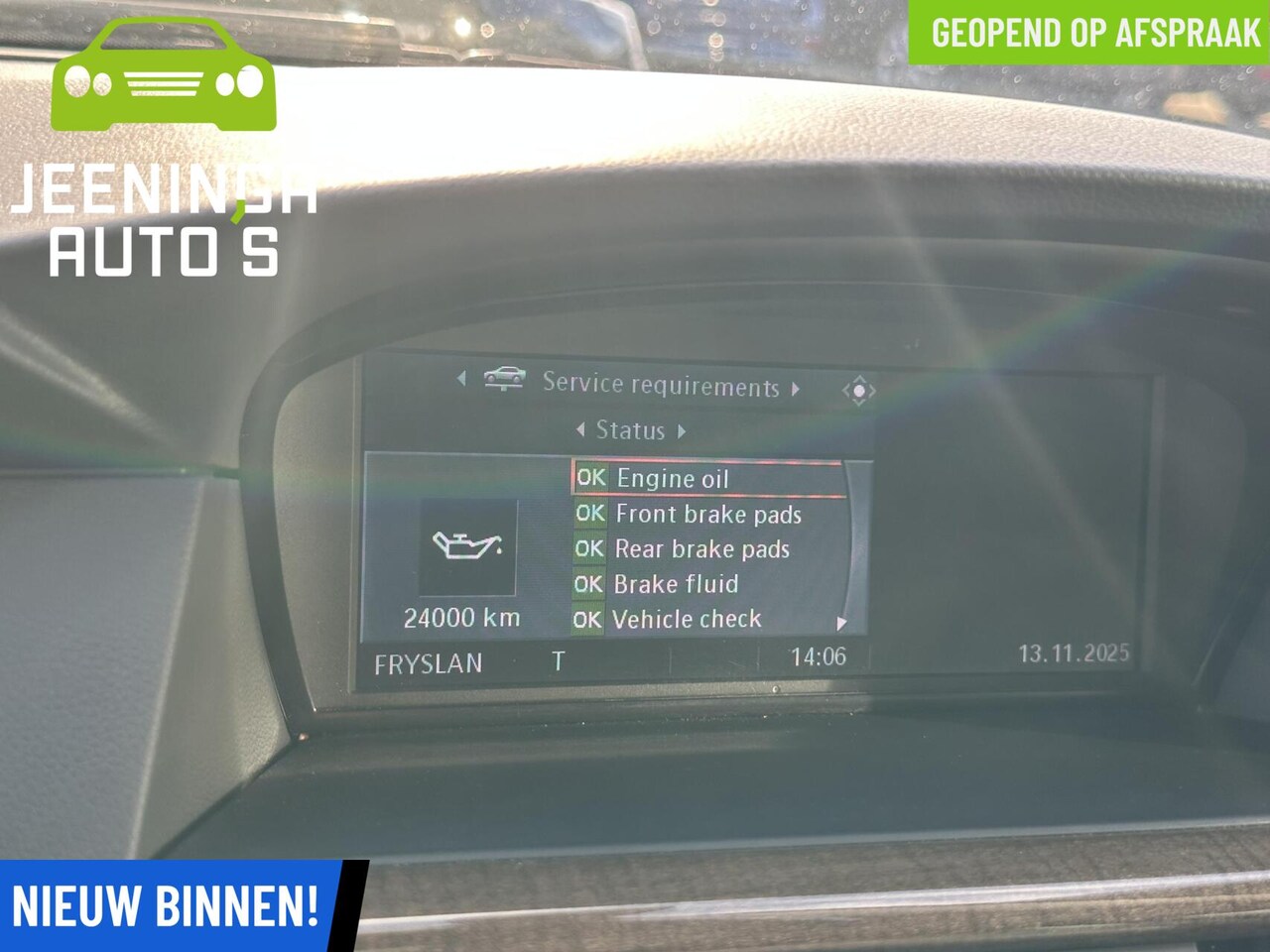This screenshot has width=1270, height=952.
Task: Click the Service requirements menu header
Action: (x=661, y=385)
